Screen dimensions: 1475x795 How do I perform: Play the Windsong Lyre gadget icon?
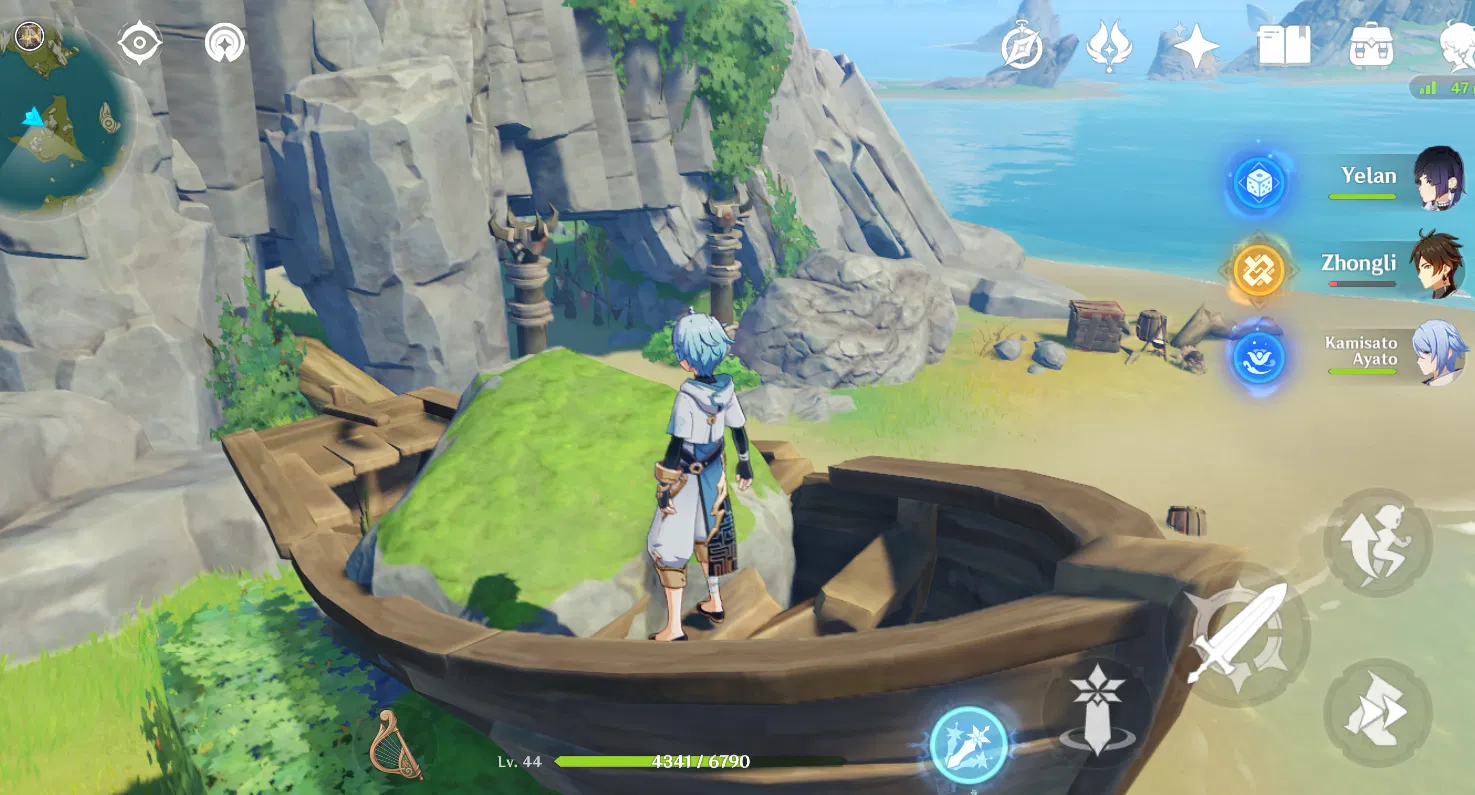[x=398, y=743]
